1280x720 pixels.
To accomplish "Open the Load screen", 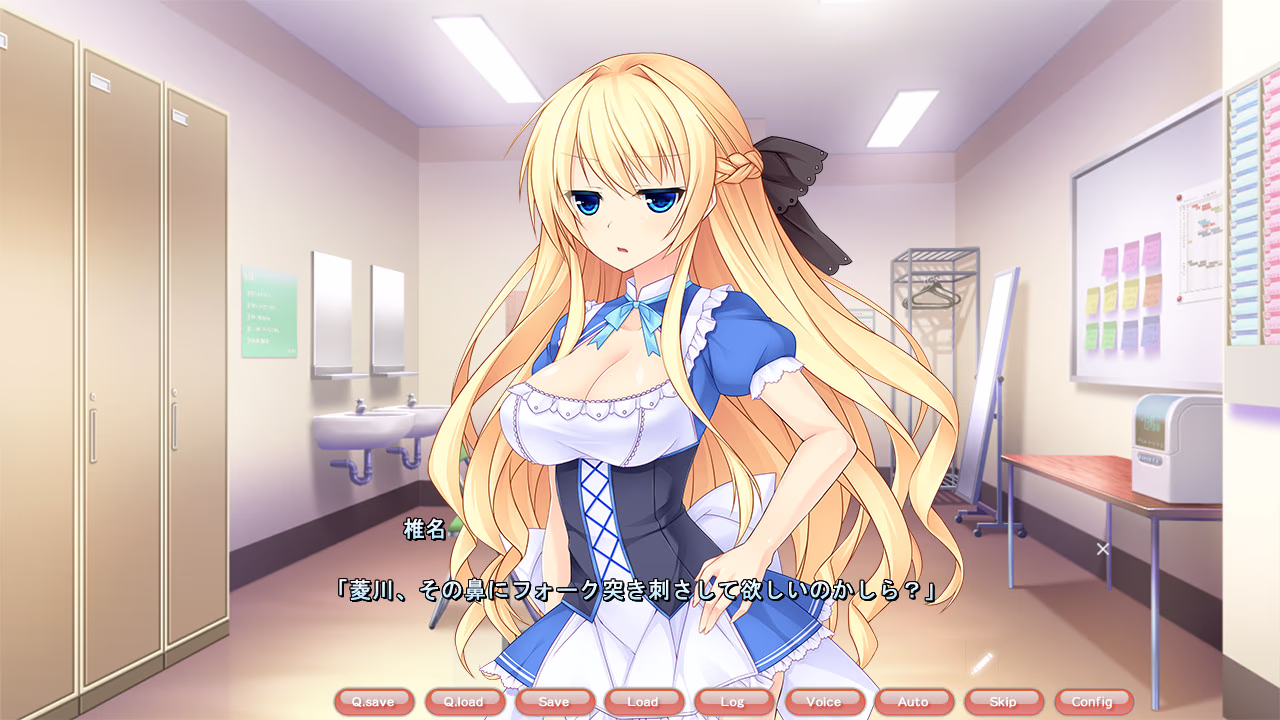I will (644, 702).
